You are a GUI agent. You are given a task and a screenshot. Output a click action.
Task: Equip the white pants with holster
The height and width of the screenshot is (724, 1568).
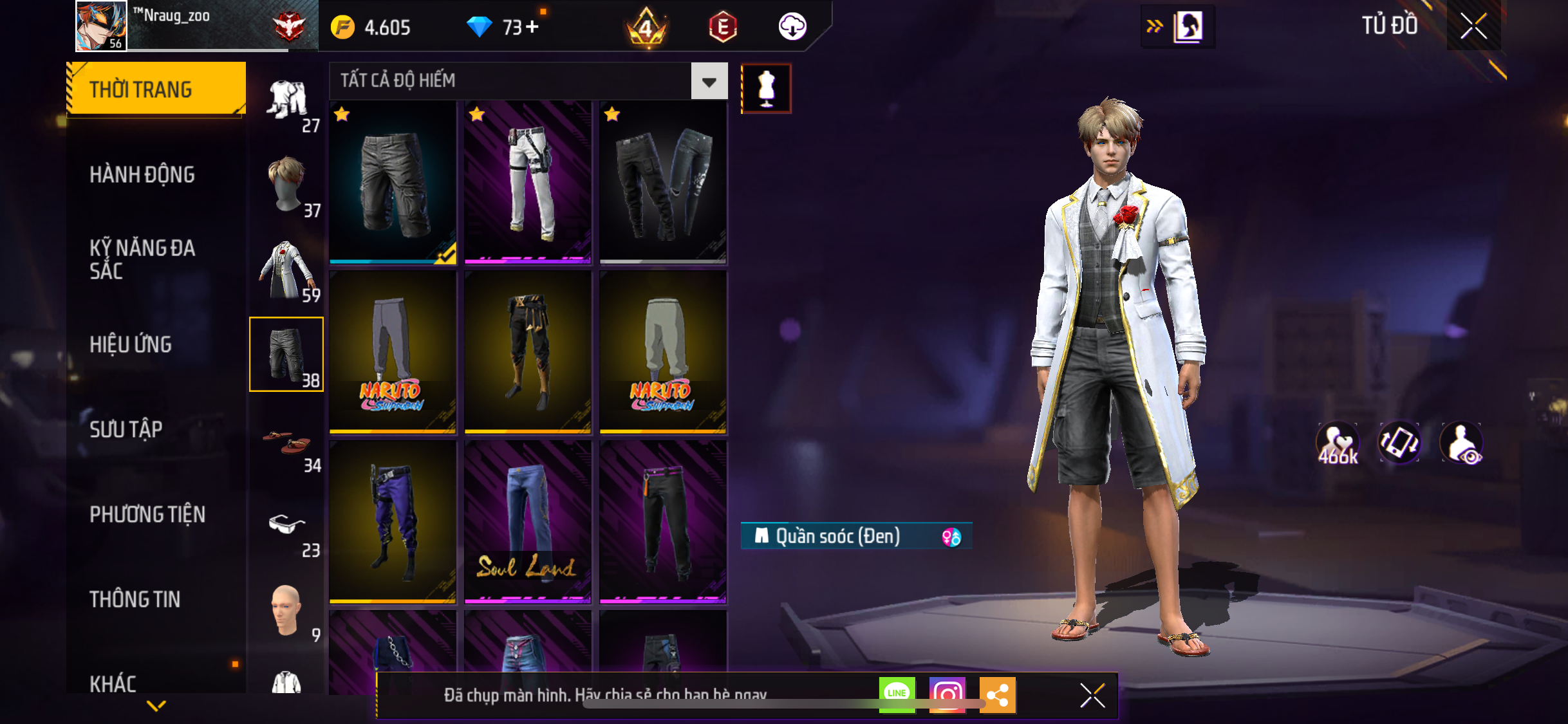528,182
